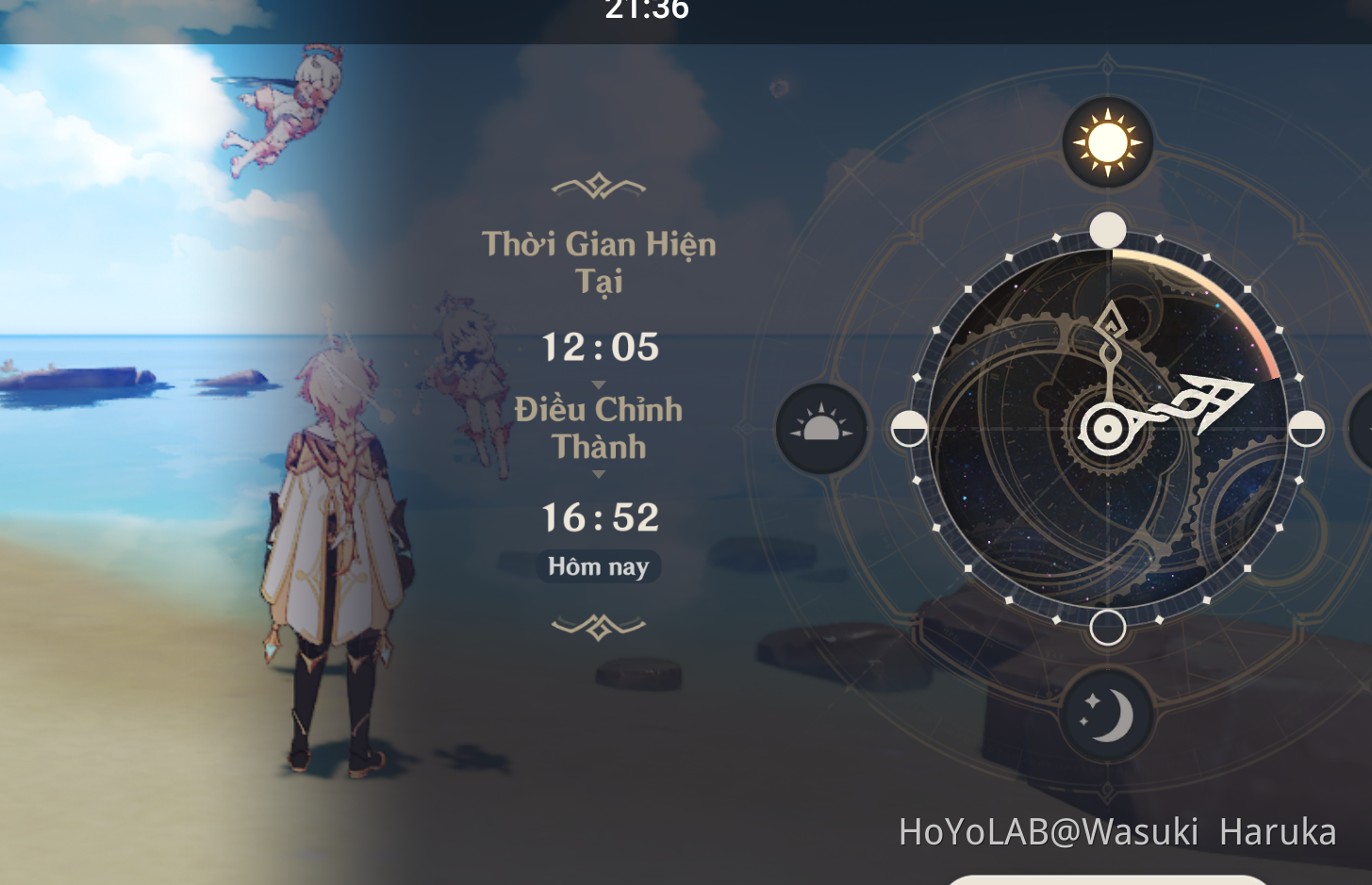Tap the center hub of the clock hand

click(1109, 429)
